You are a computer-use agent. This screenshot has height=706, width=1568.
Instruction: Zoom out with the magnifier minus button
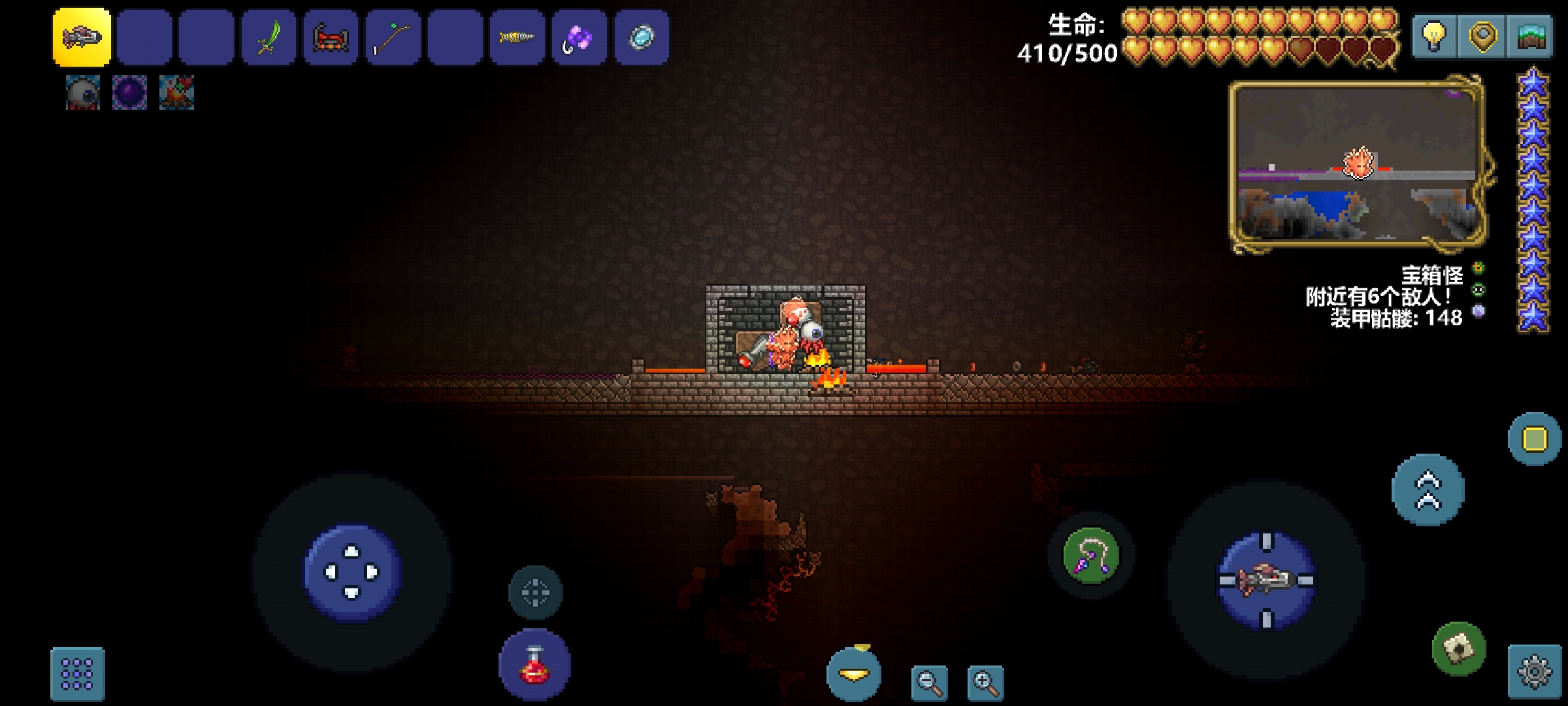click(930, 683)
